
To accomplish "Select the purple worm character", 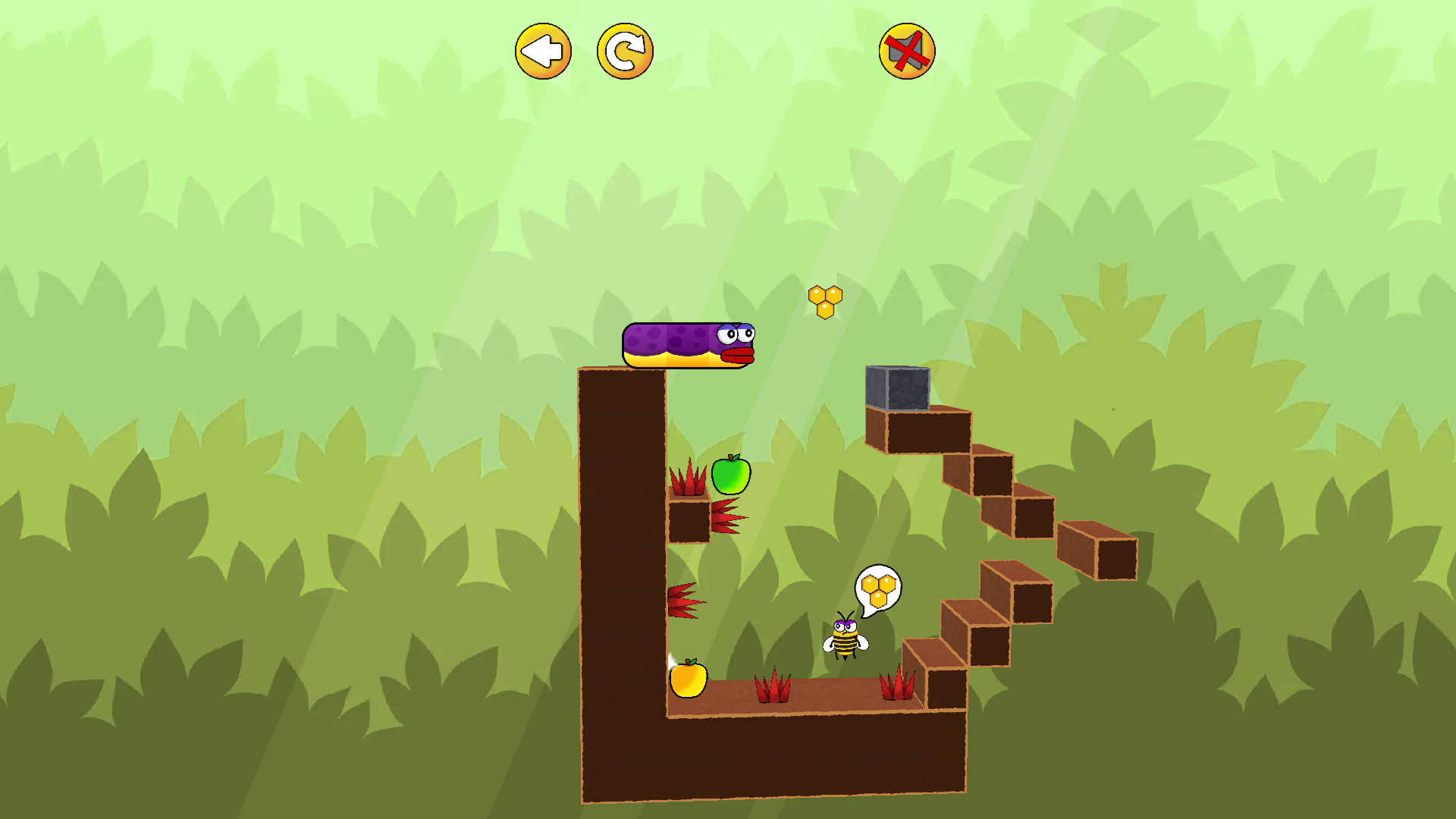I will pos(686,345).
